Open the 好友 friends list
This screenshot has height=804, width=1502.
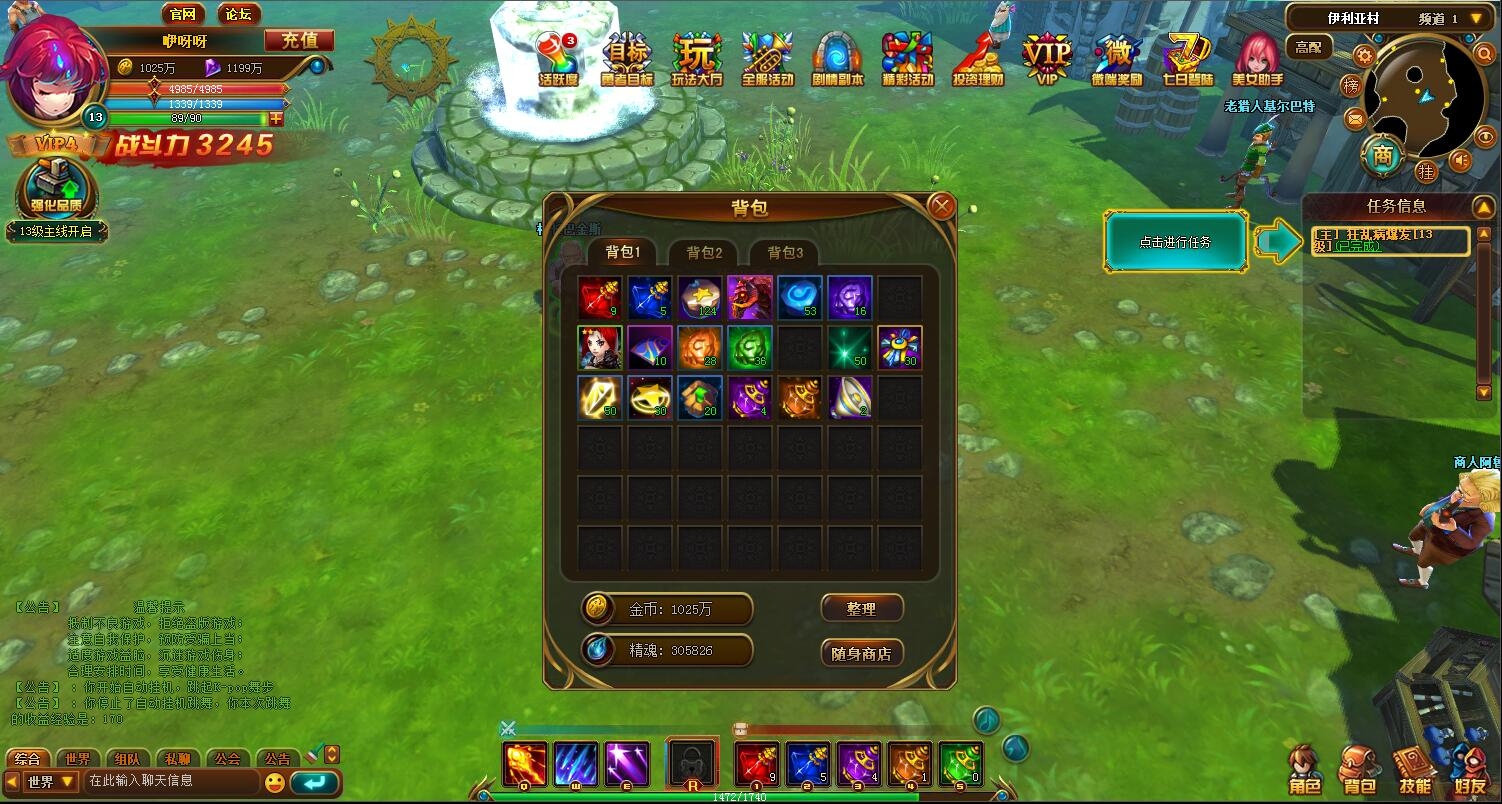[x=1470, y=770]
